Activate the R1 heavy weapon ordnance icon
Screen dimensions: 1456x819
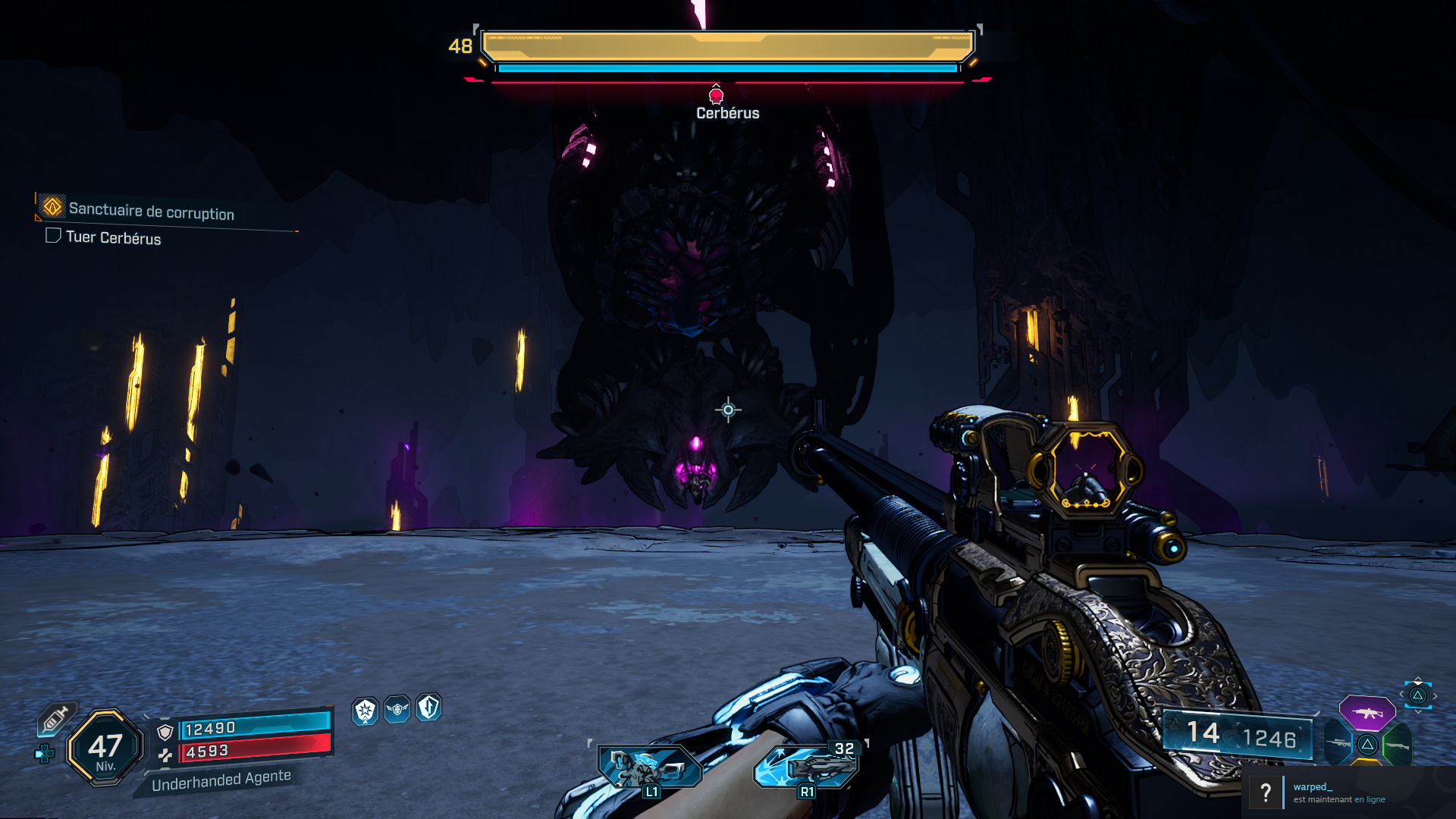(806, 766)
